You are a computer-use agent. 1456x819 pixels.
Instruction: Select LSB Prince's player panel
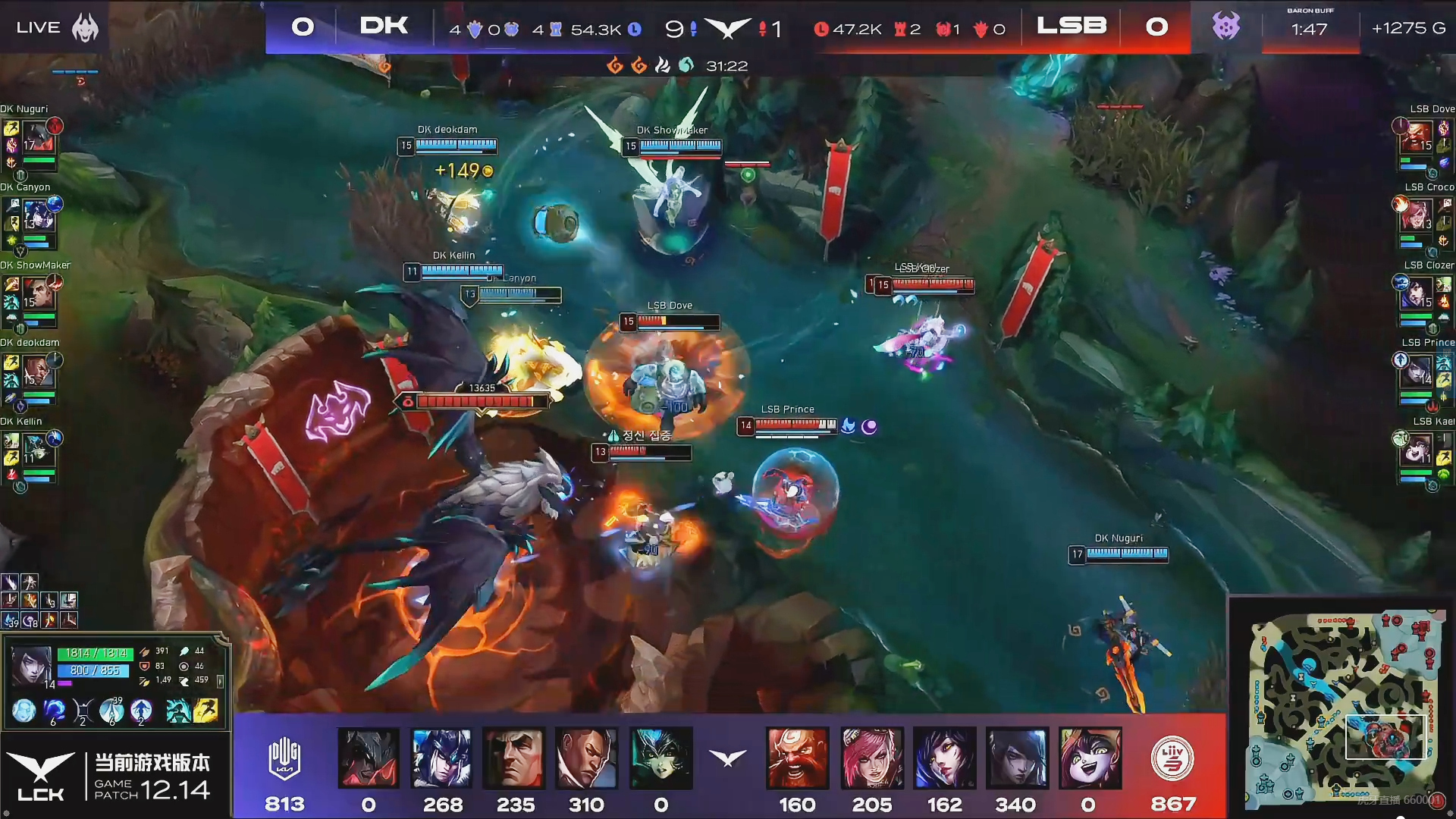coord(1424,375)
